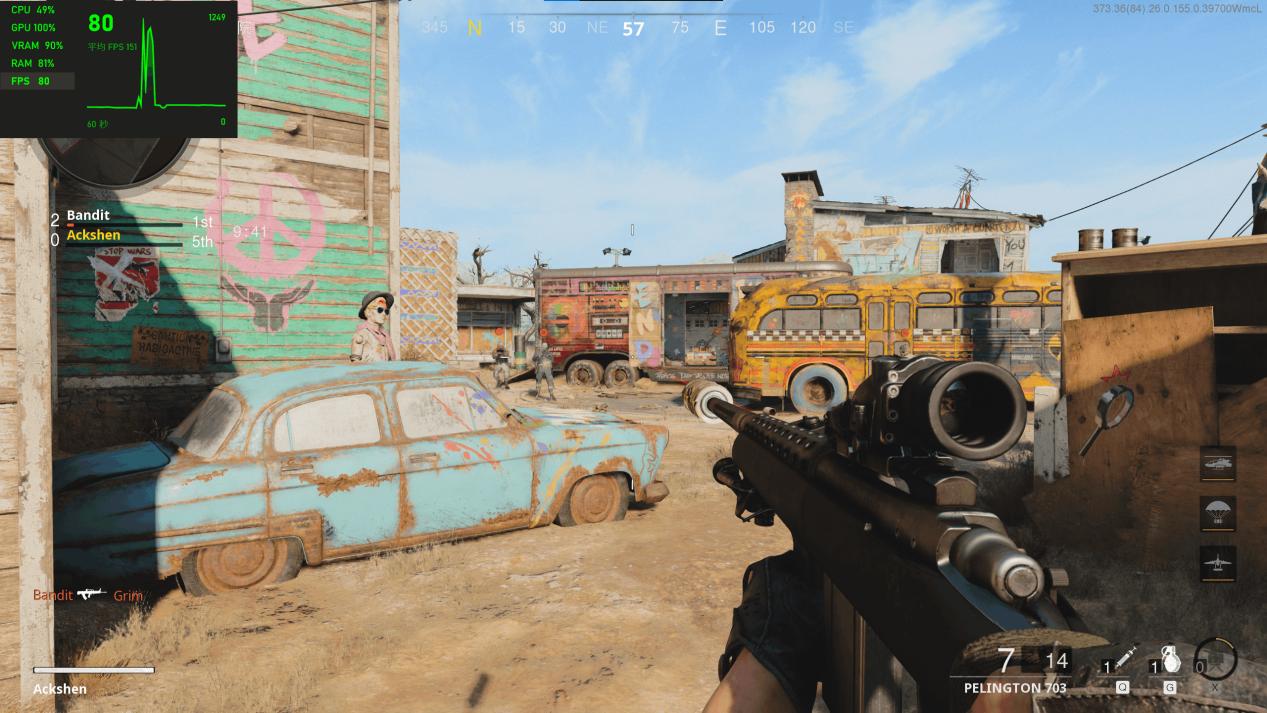
Task: Choose the airplane scorestreak icon
Action: click(1217, 563)
